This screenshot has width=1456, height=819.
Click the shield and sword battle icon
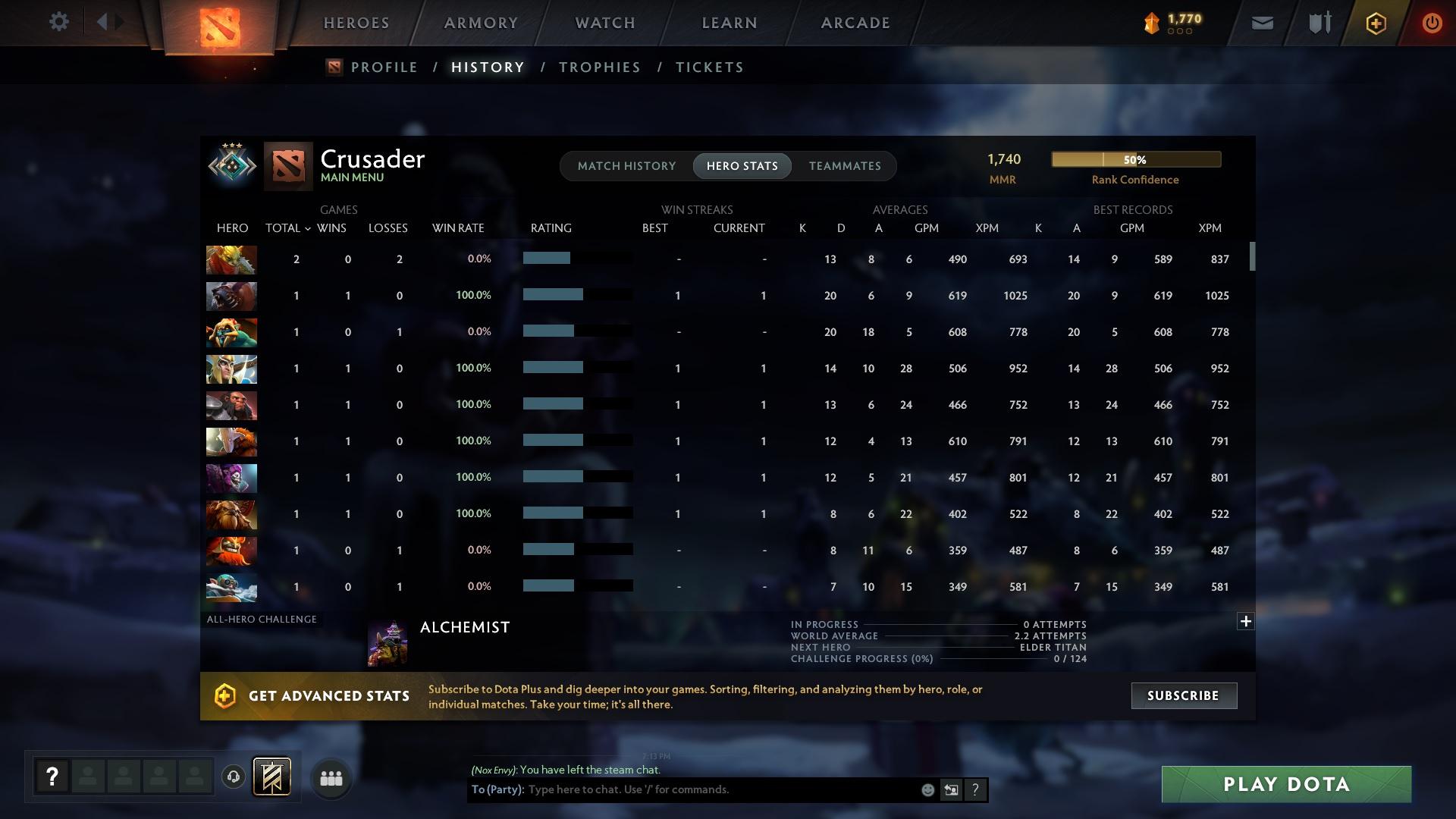point(1318,22)
